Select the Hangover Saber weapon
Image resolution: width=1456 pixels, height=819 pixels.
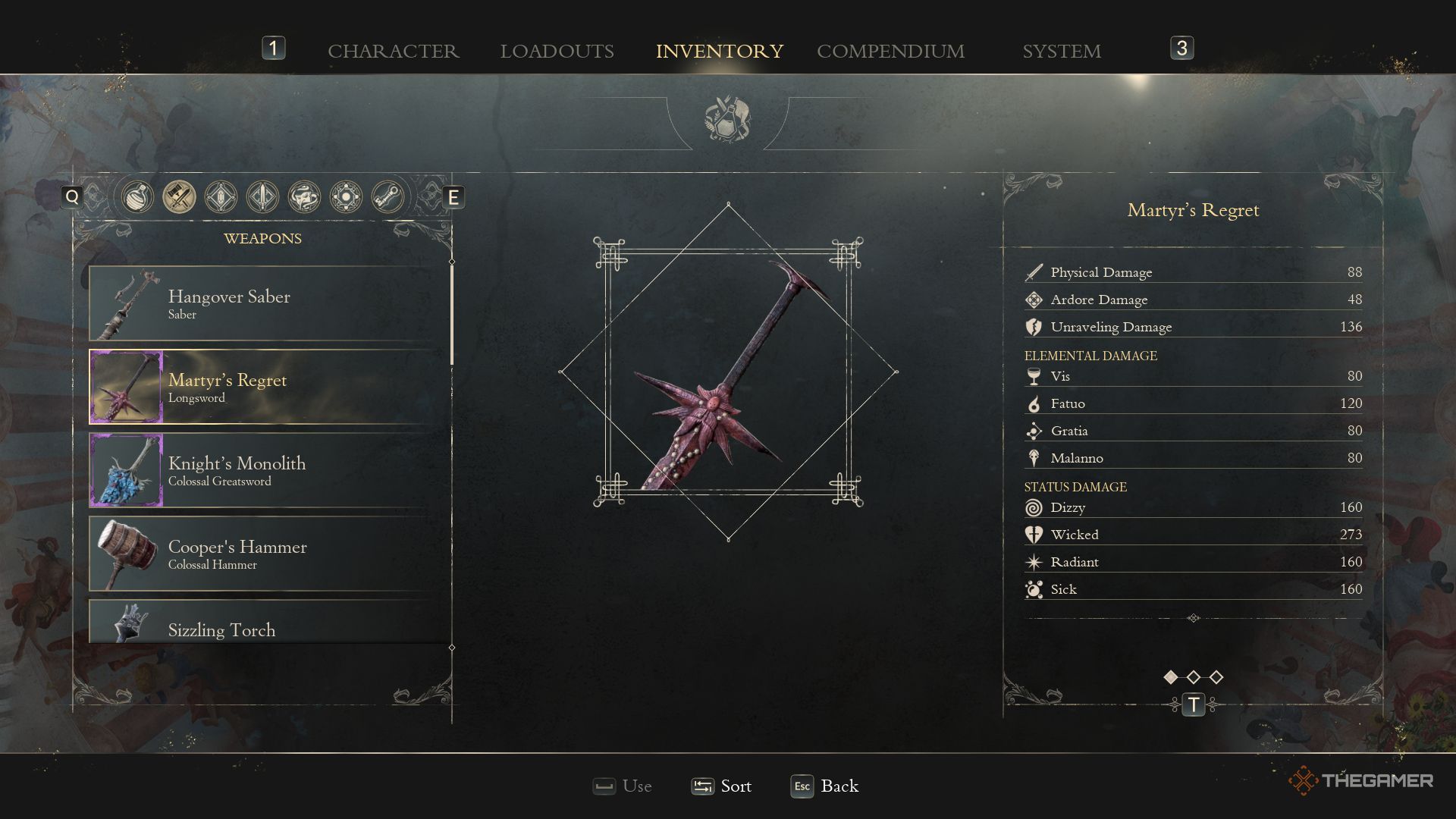tap(270, 303)
